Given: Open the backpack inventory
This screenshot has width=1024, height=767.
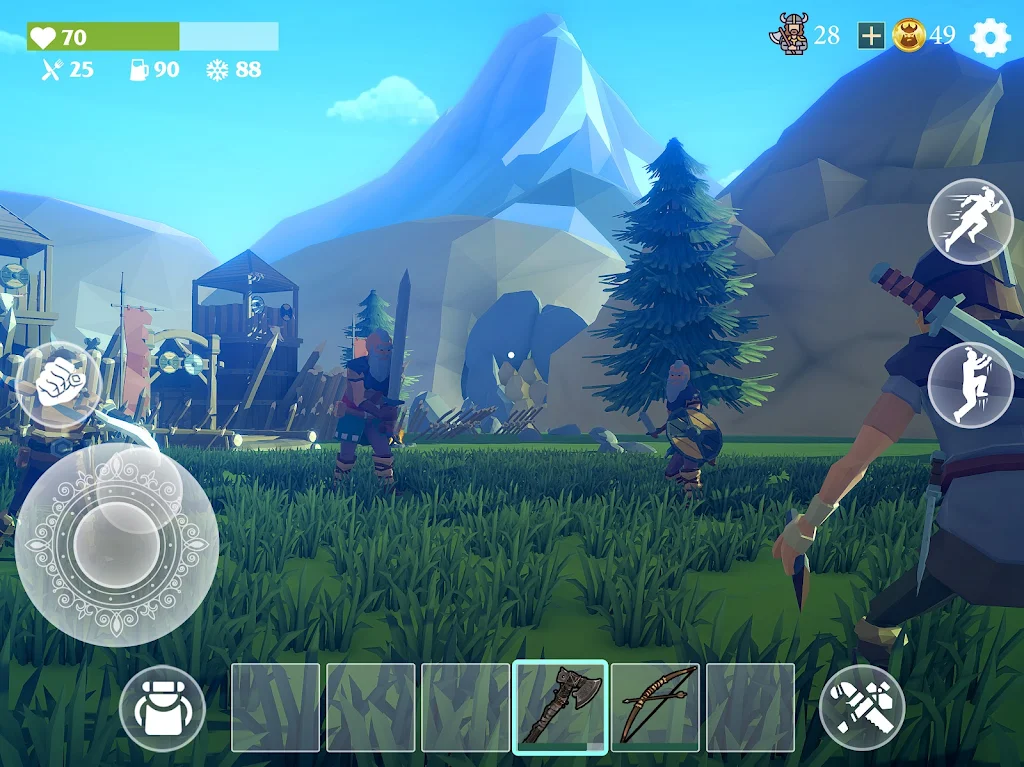Looking at the screenshot, I should click(162, 708).
